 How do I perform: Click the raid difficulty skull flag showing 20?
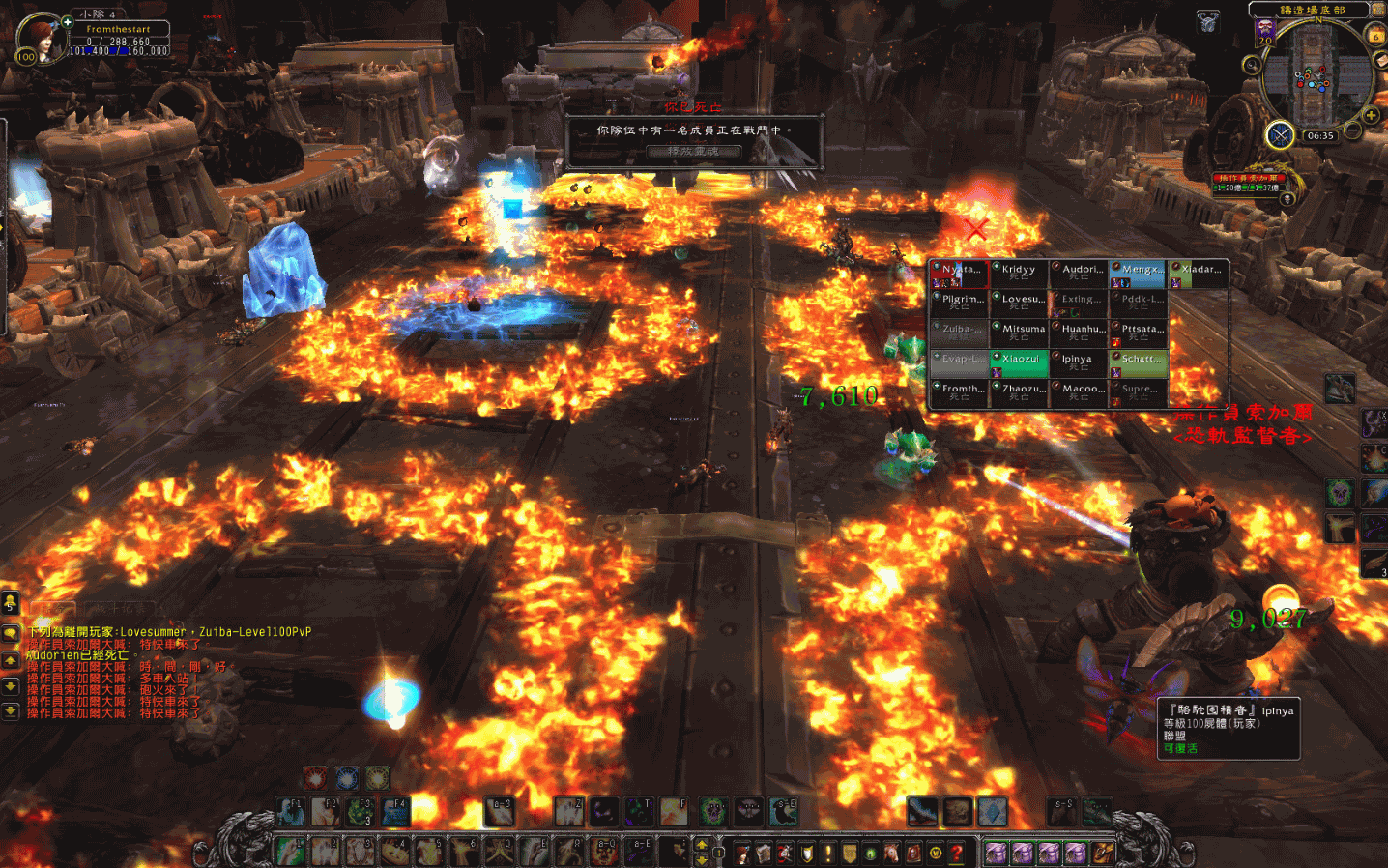[1265, 33]
